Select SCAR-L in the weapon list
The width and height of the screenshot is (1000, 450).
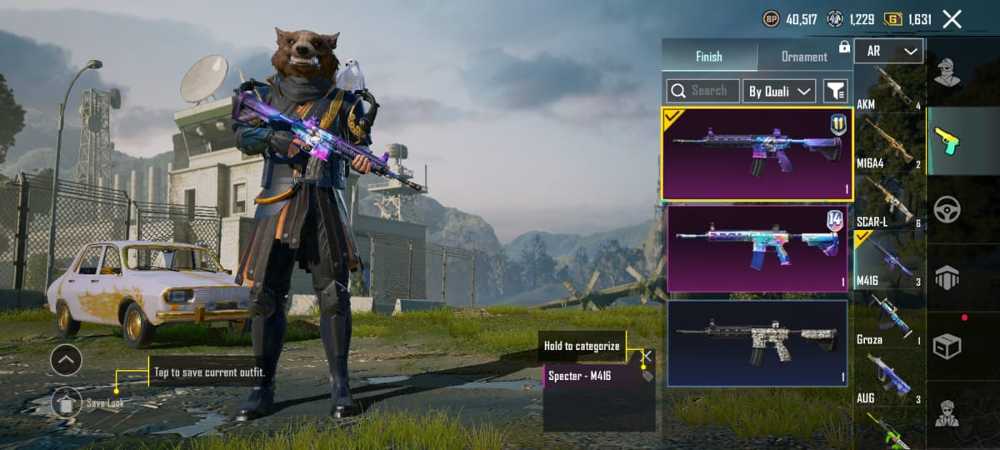pos(889,203)
